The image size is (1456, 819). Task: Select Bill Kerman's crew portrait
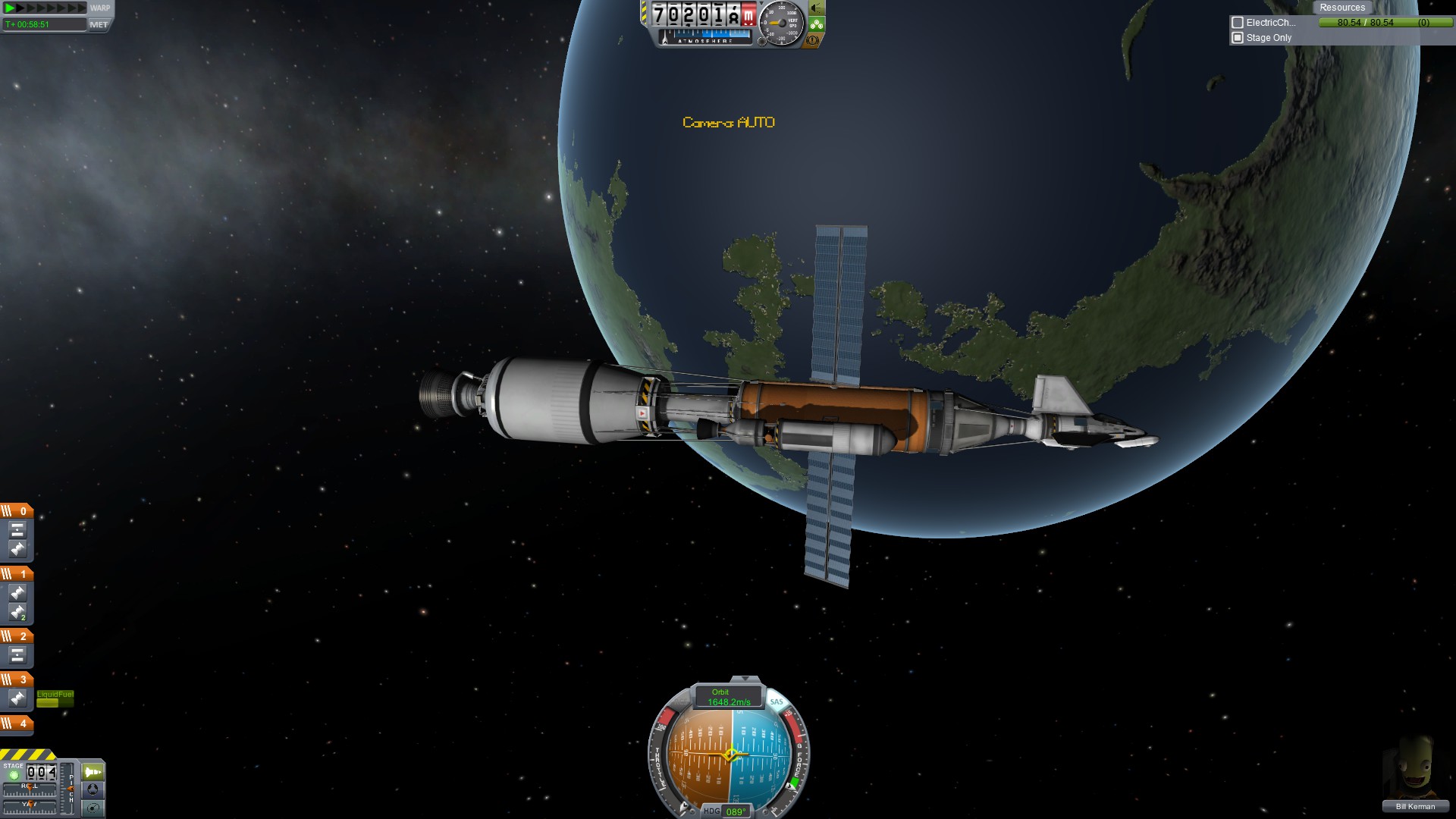[1415, 770]
